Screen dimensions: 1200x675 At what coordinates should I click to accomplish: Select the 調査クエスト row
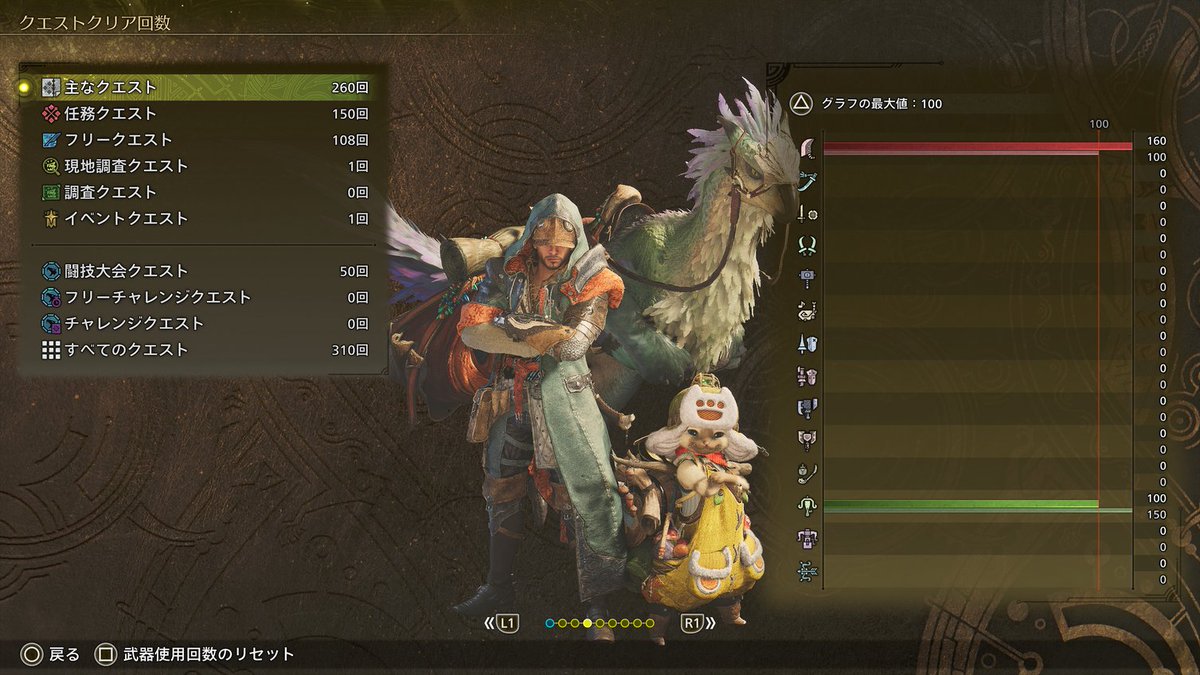[200, 192]
